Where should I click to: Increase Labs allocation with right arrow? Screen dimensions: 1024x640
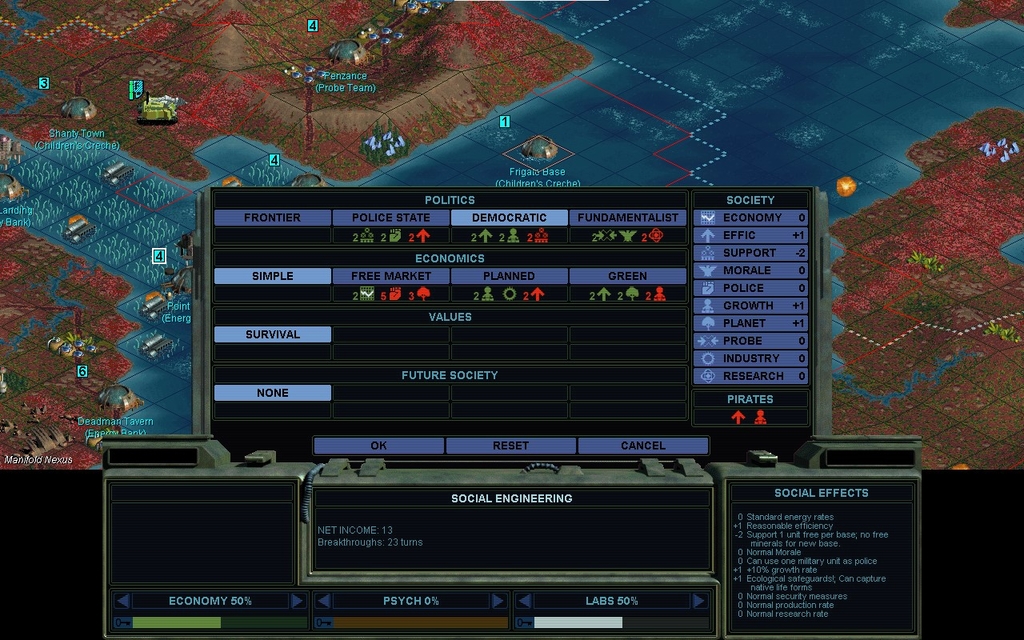pyautogui.click(x=699, y=601)
